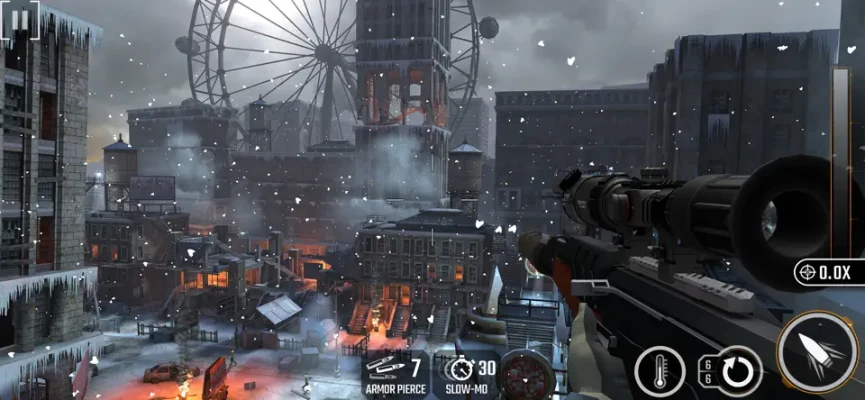Tap the thermometer thermal vision button

pos(658,371)
